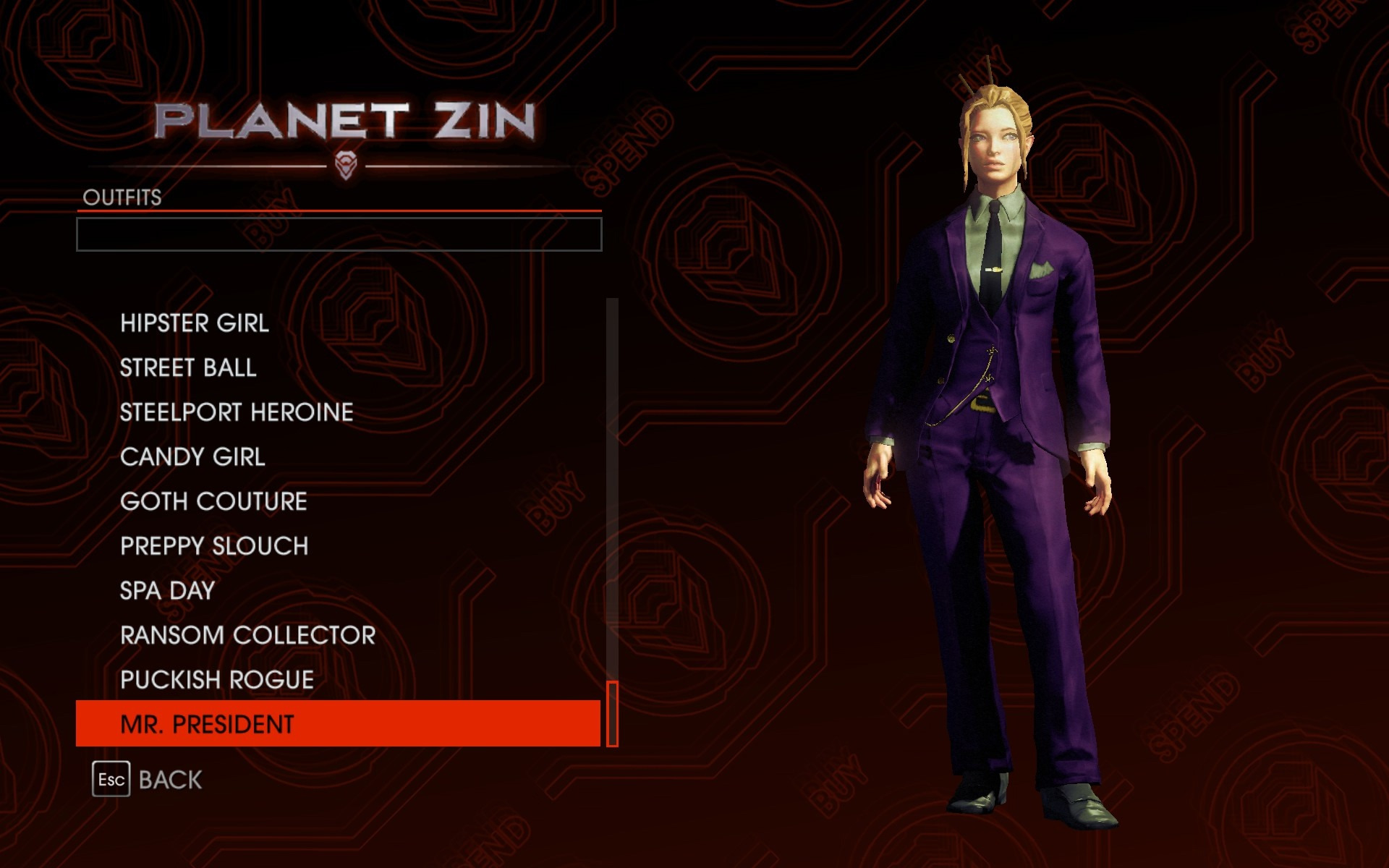
Task: Choose the Ransom Collector outfit
Action: (247, 636)
